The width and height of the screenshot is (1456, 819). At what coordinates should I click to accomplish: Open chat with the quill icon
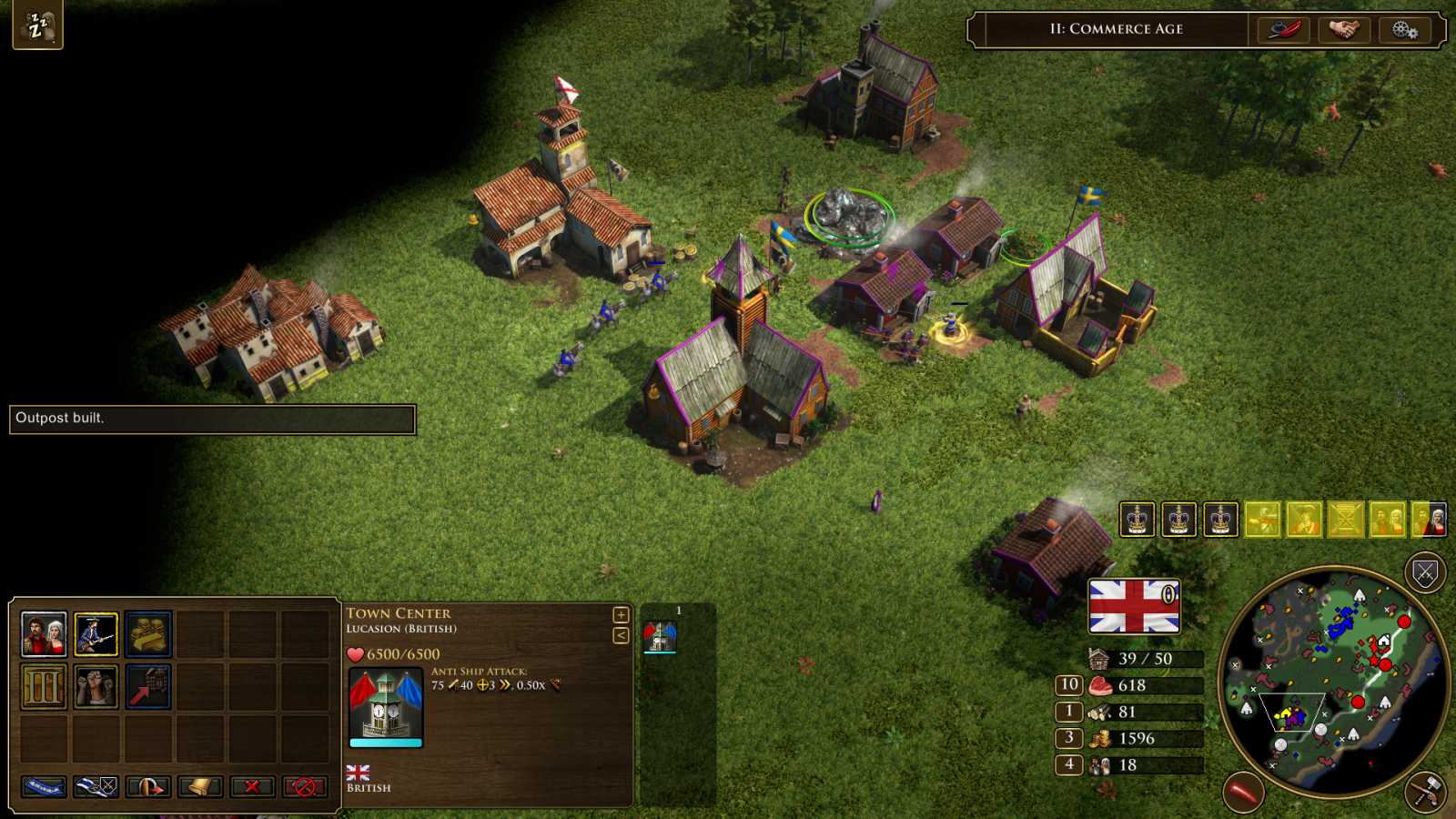coord(1284,28)
